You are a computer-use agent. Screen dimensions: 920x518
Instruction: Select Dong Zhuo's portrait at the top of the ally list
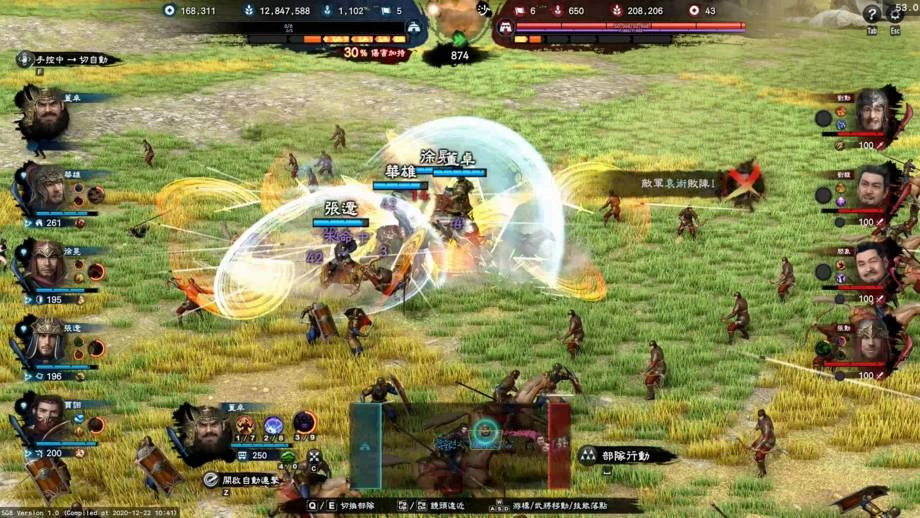pyautogui.click(x=44, y=114)
